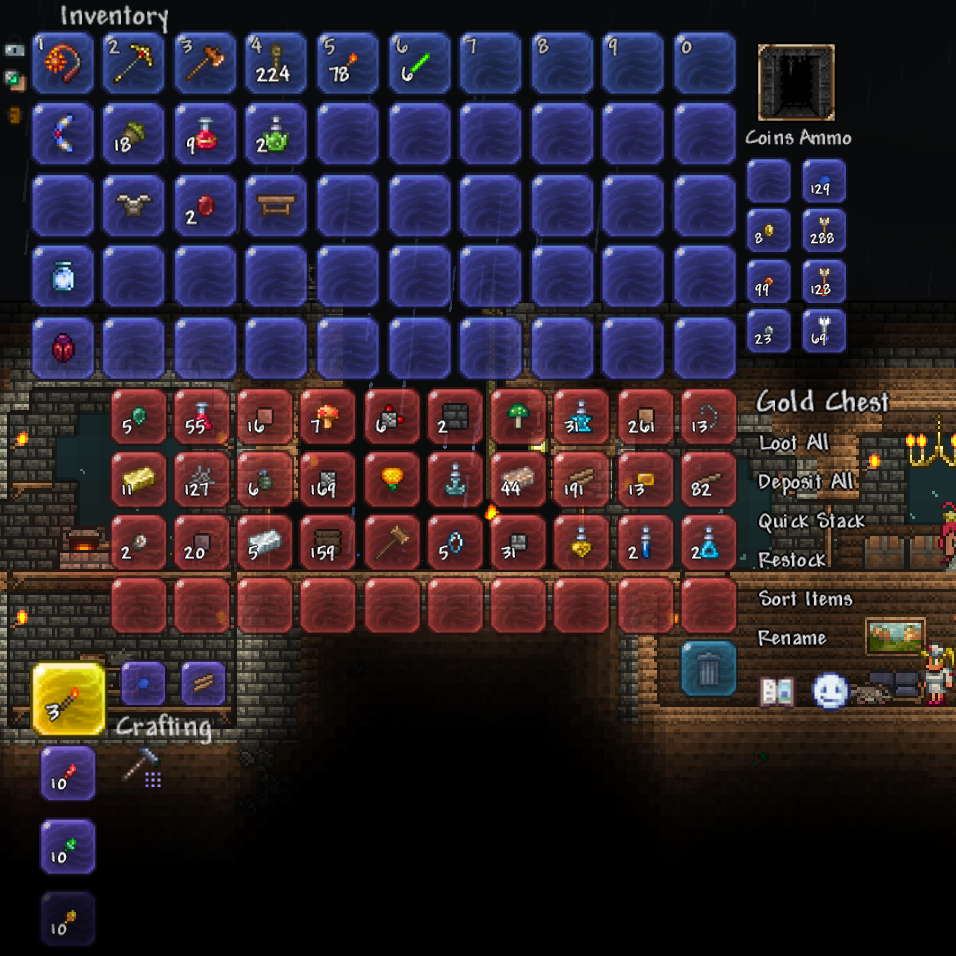
Task: Sort Items in the Gold Chest
Action: click(805, 599)
